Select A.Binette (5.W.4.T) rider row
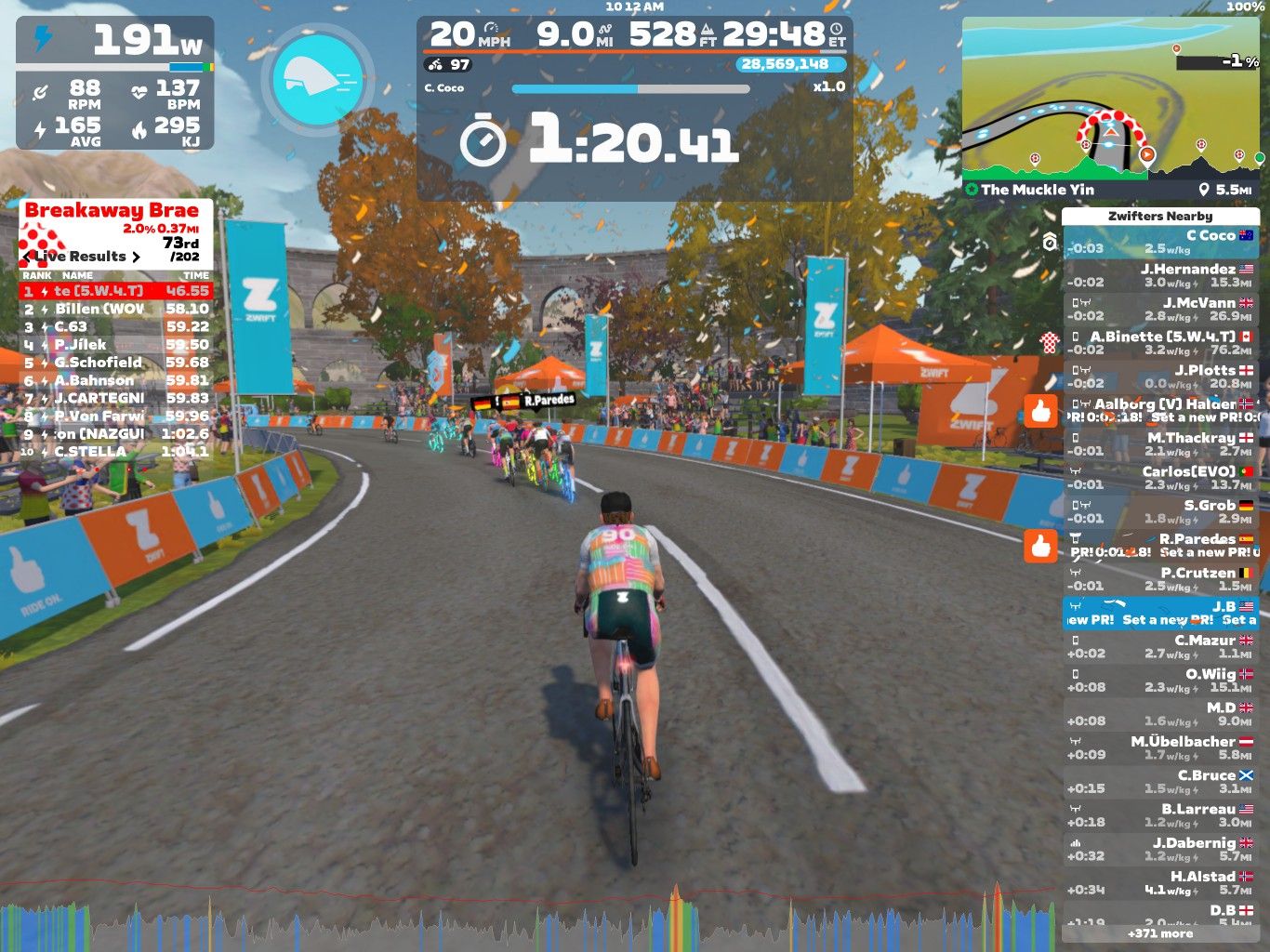Image resolution: width=1270 pixels, height=952 pixels. pos(1159,343)
